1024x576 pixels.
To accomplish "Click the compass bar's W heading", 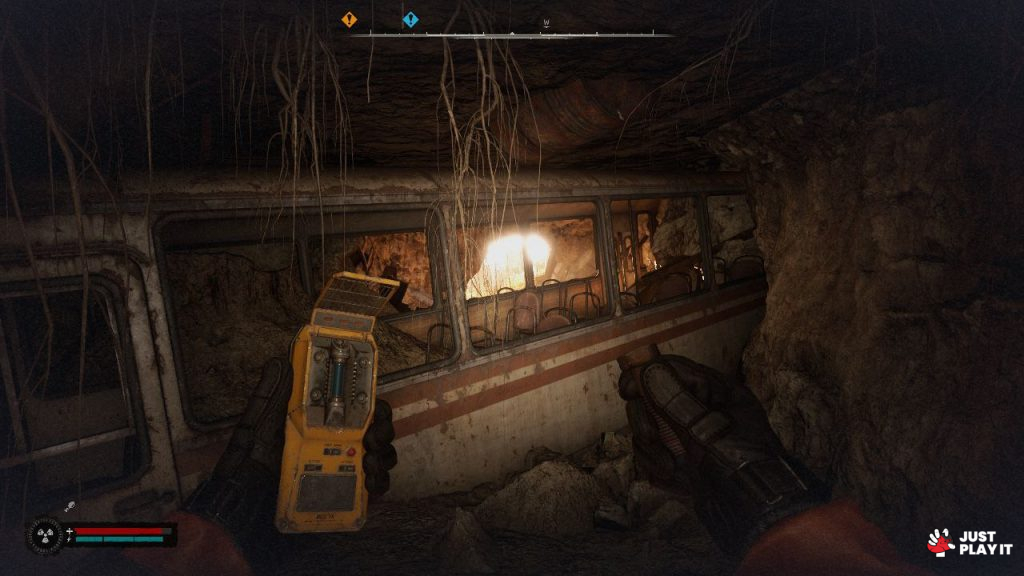I will pos(547,23).
